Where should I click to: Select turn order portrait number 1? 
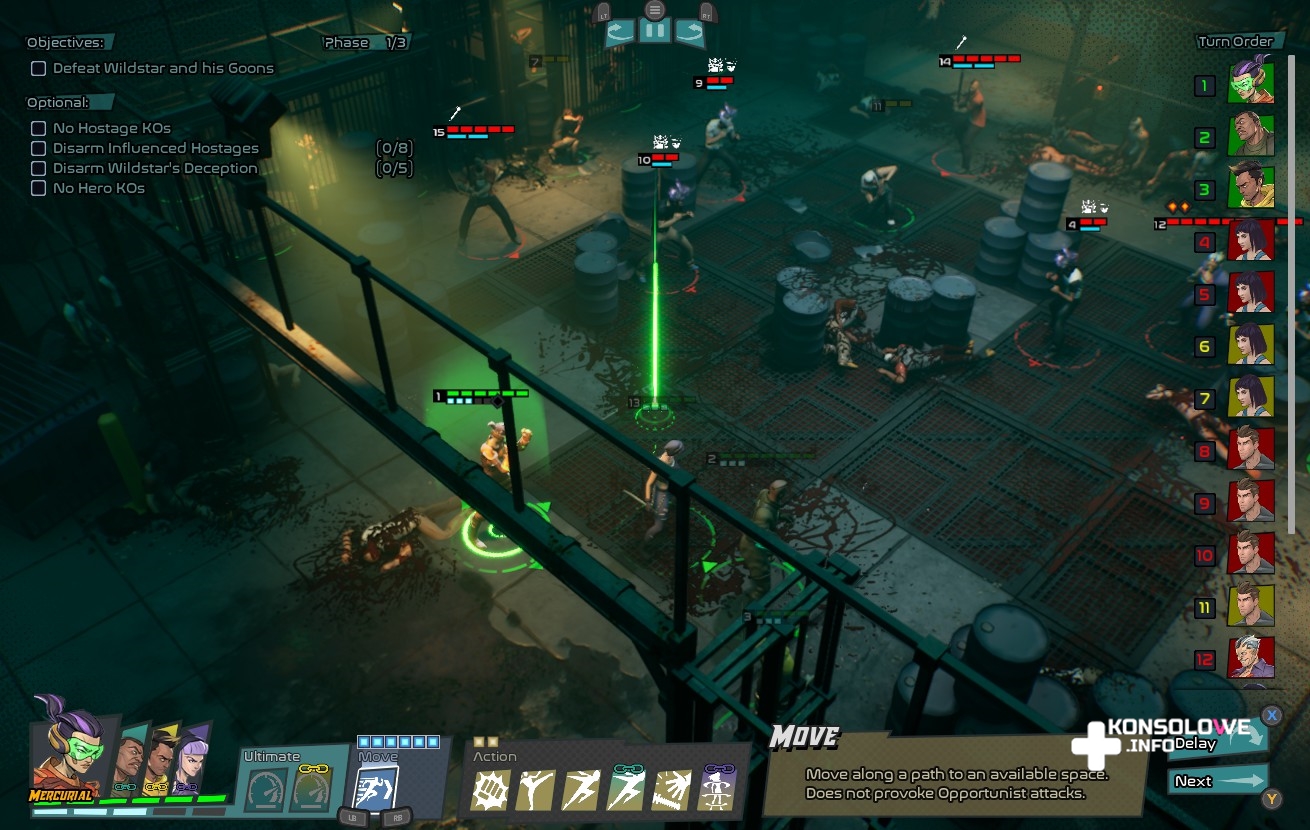[1251, 84]
